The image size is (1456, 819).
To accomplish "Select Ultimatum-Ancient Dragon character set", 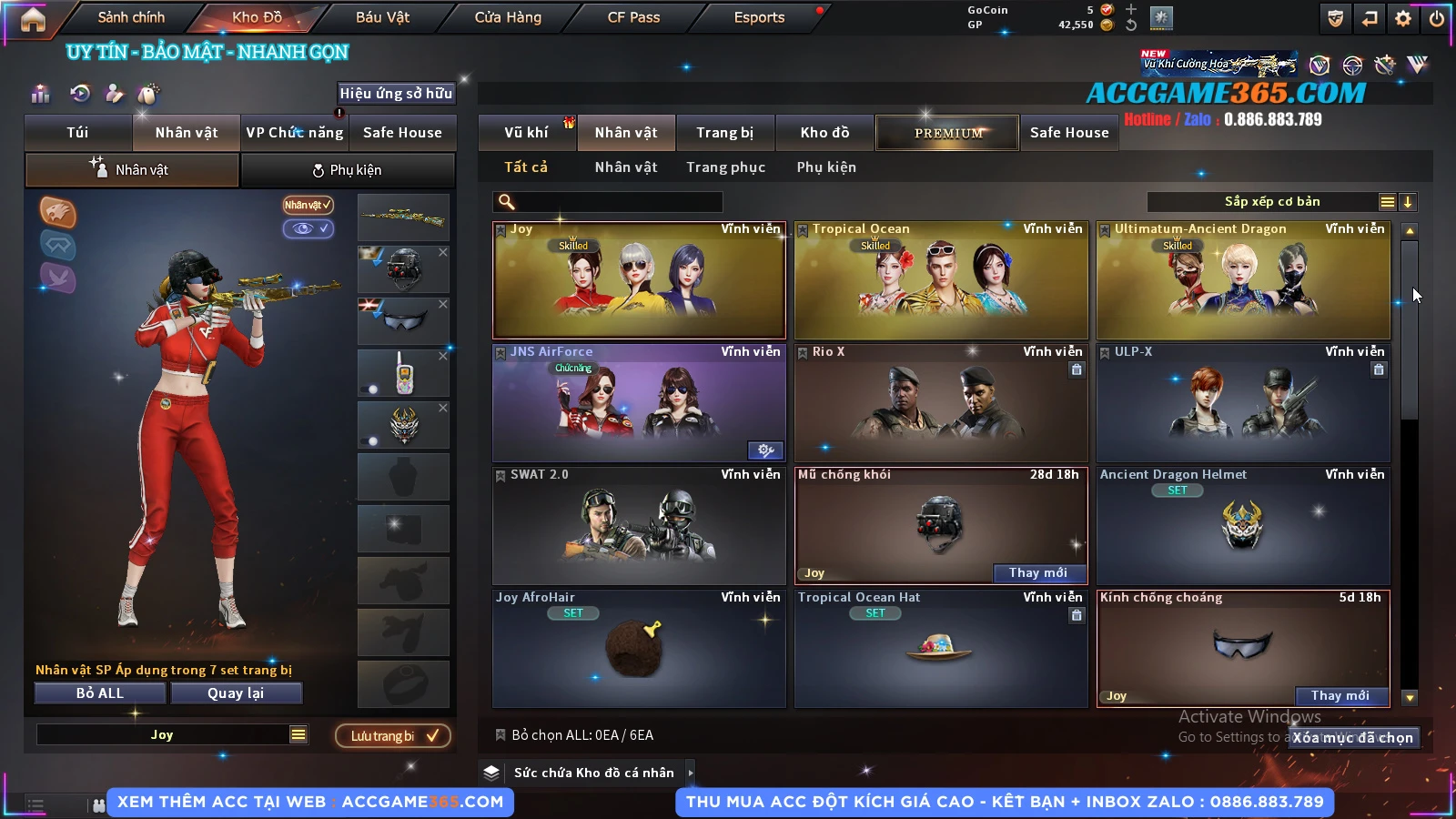I will 1243,280.
